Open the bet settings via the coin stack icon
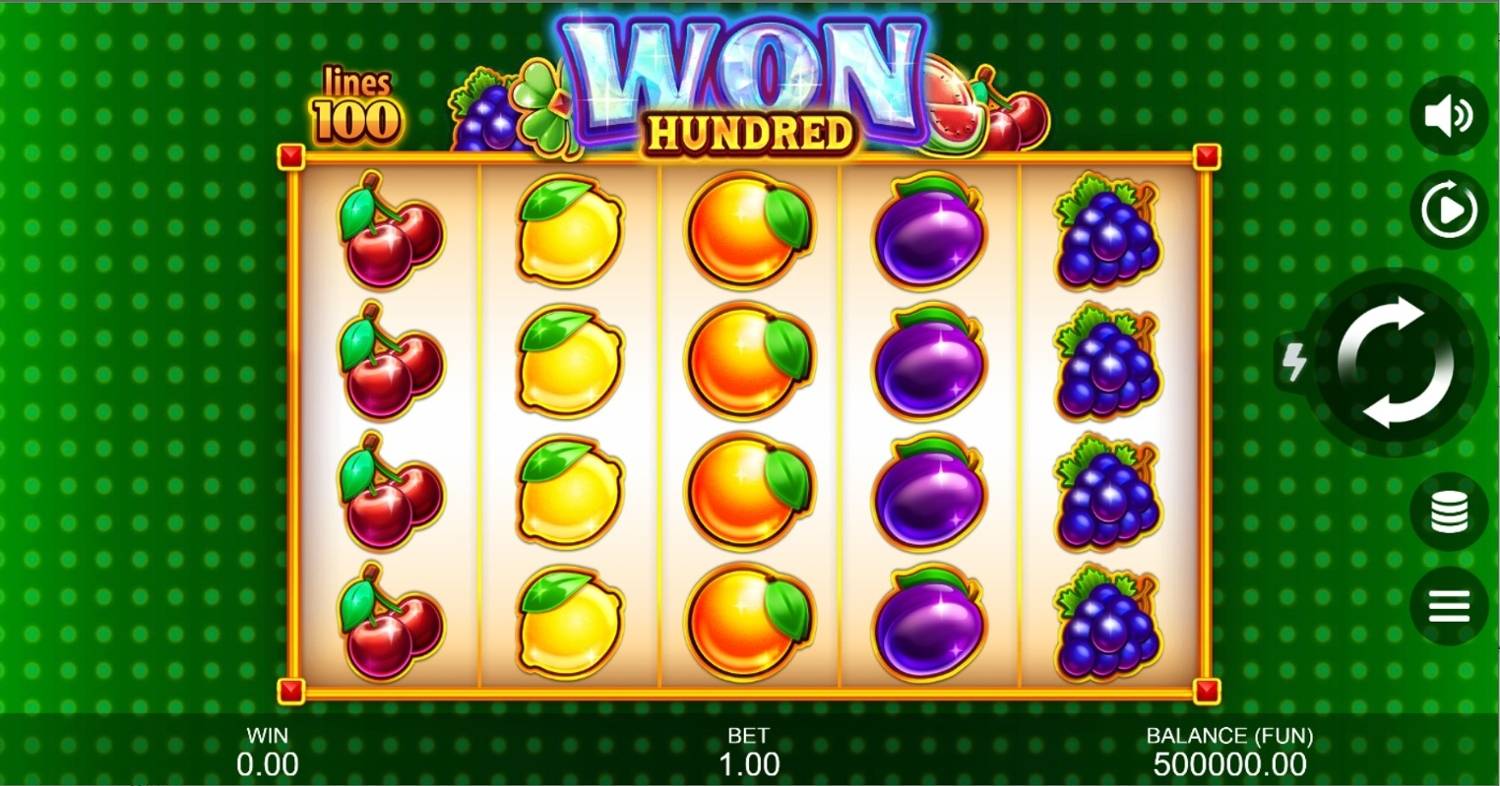The width and height of the screenshot is (1500, 786). (x=1447, y=512)
